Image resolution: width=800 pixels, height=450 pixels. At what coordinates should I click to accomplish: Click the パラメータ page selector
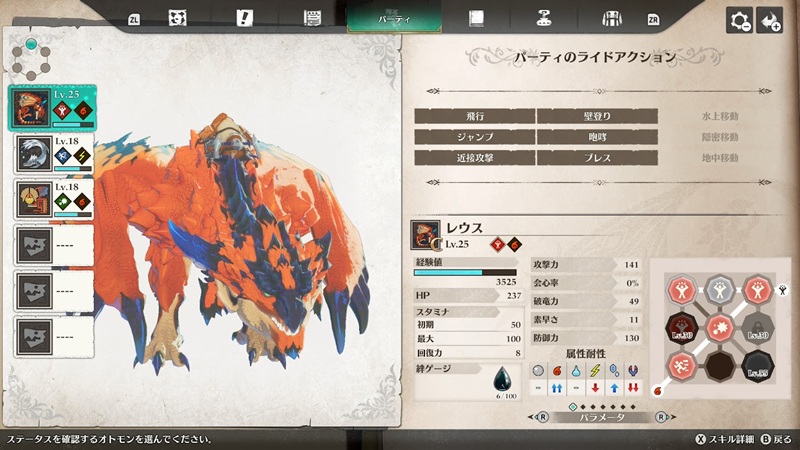point(597,418)
